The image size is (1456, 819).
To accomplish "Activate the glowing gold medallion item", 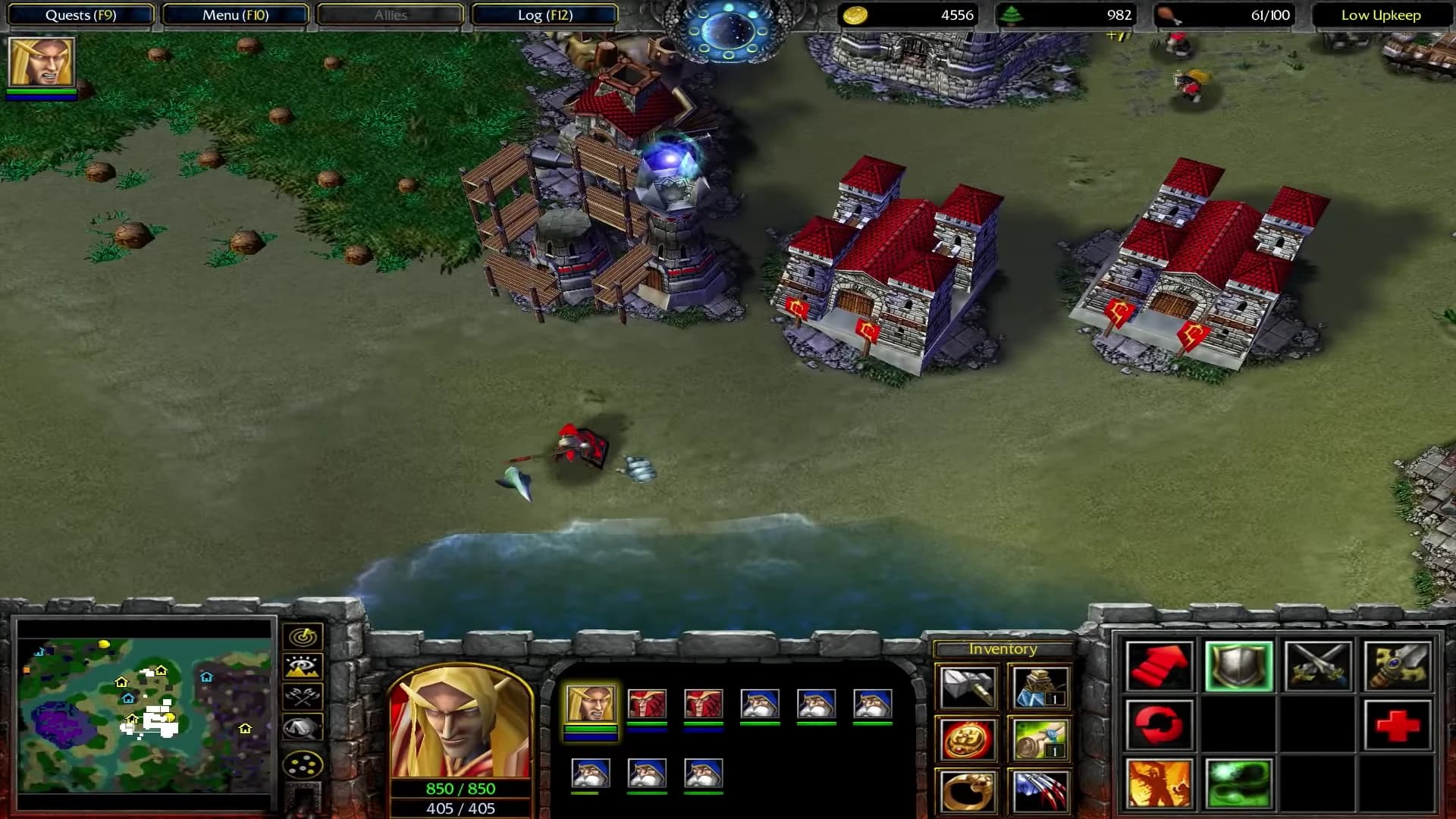I will [x=968, y=739].
